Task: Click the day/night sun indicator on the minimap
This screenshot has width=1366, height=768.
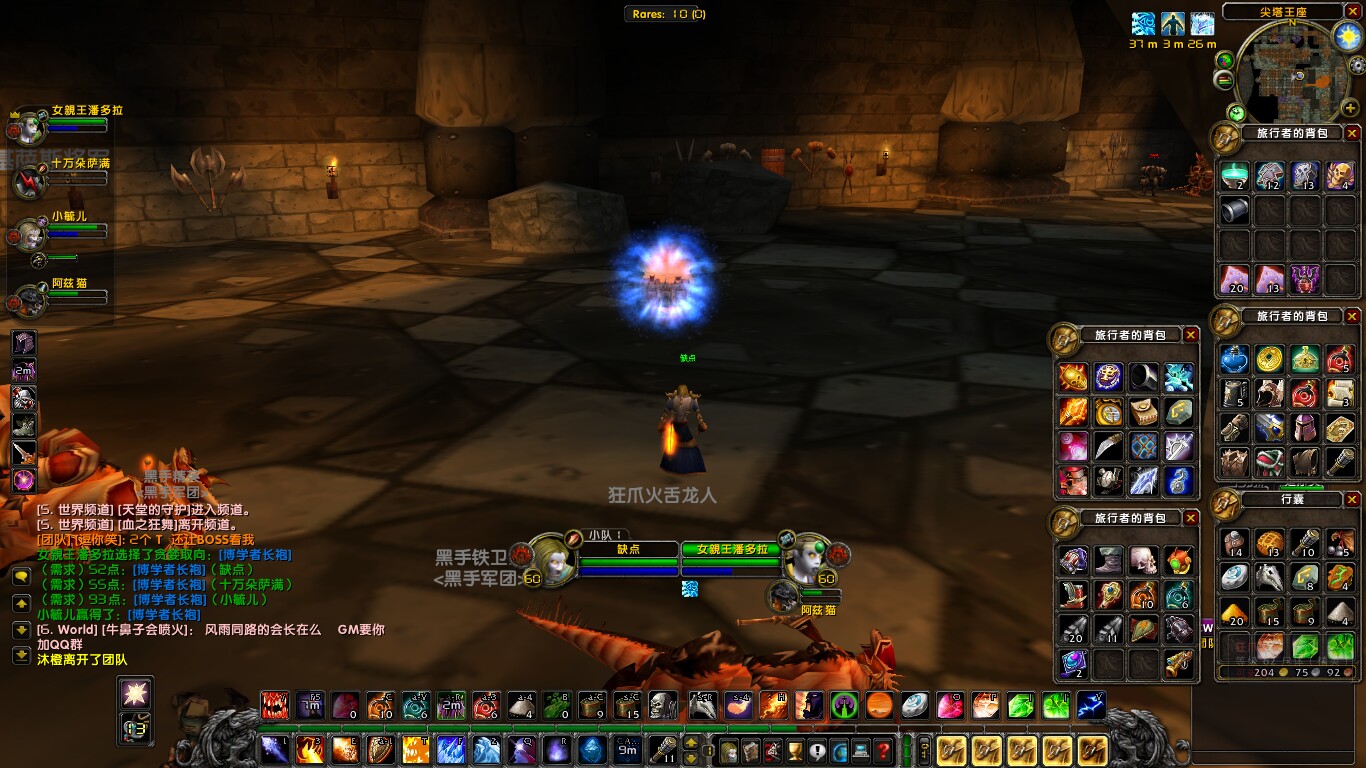Action: (1348, 36)
